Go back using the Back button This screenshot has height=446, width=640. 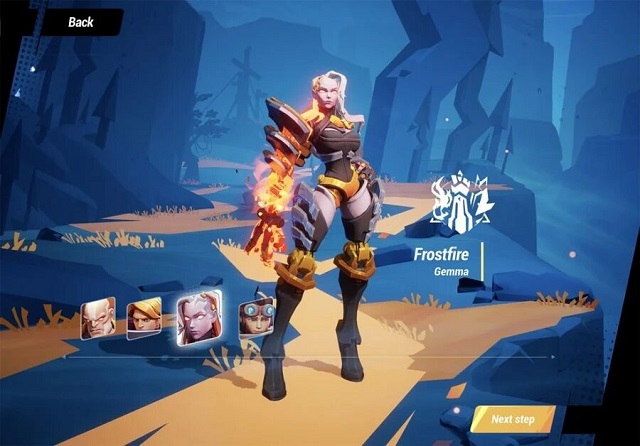click(x=80, y=21)
